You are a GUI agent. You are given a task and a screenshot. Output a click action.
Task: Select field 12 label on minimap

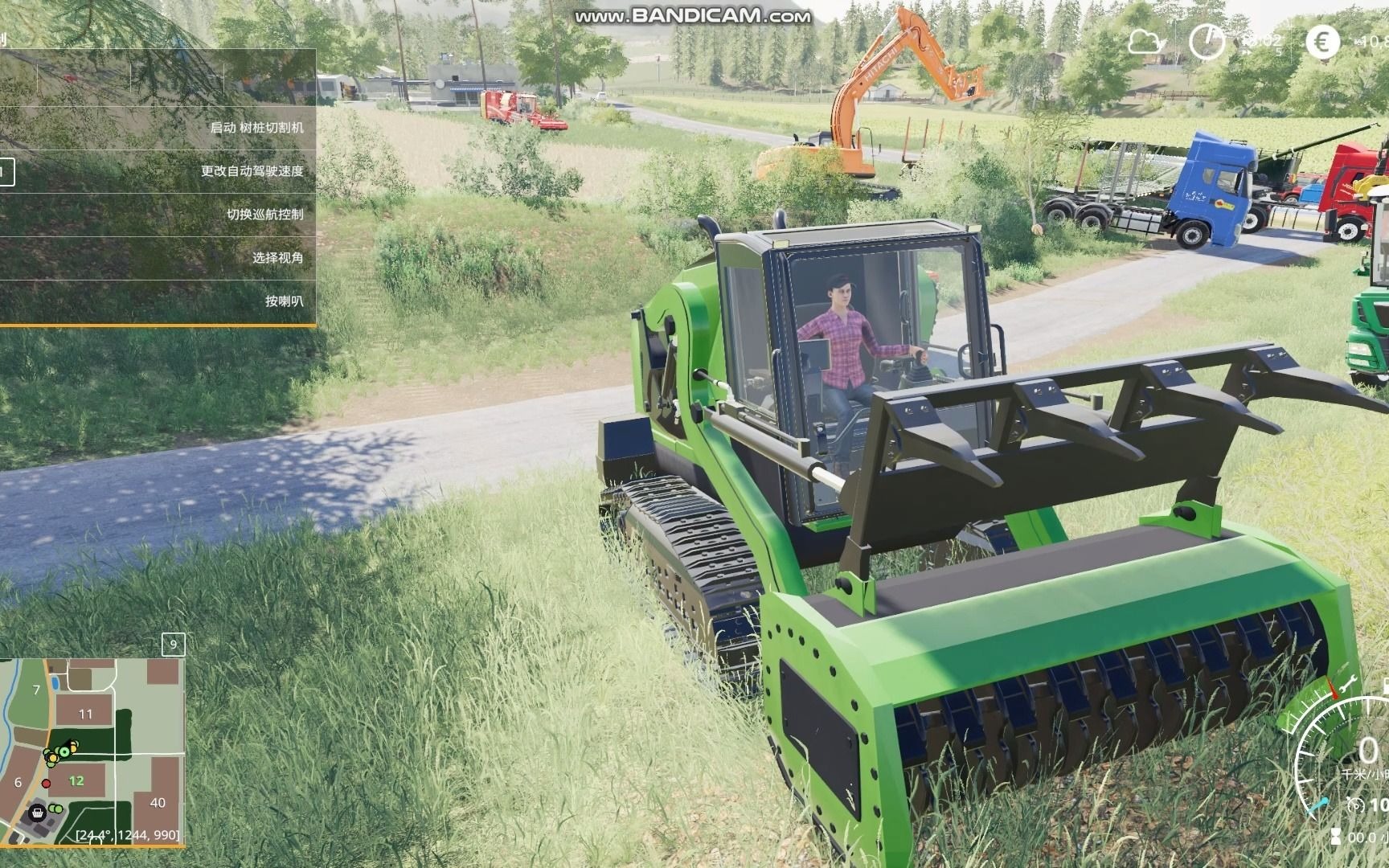(76, 780)
